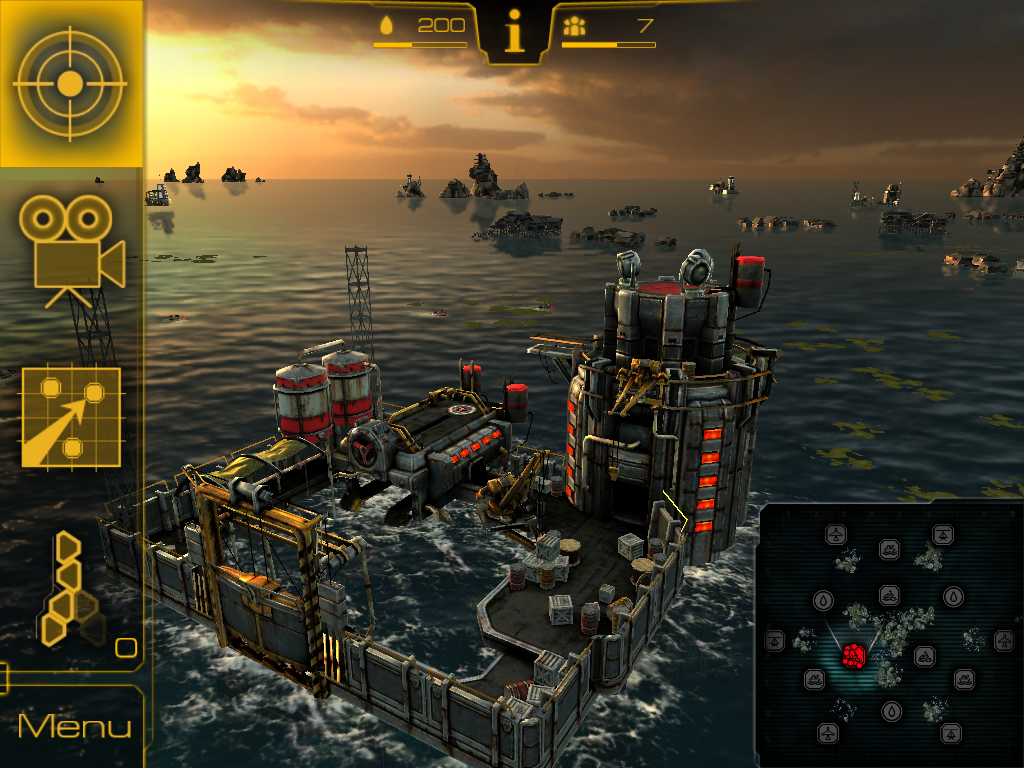Open the Menu
Image resolution: width=1024 pixels, height=768 pixels.
(x=74, y=727)
